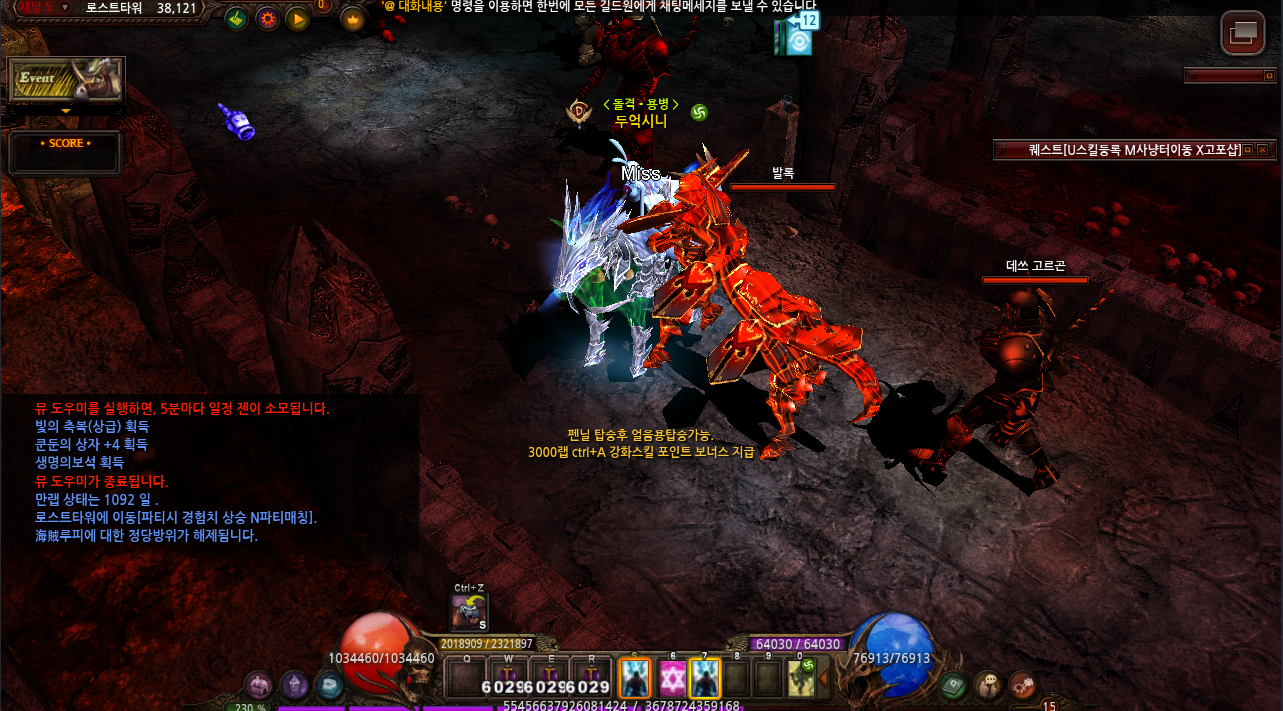Click the window-switch button in top-right corner
Image resolution: width=1283 pixels, height=711 pixels.
click(x=1242, y=33)
